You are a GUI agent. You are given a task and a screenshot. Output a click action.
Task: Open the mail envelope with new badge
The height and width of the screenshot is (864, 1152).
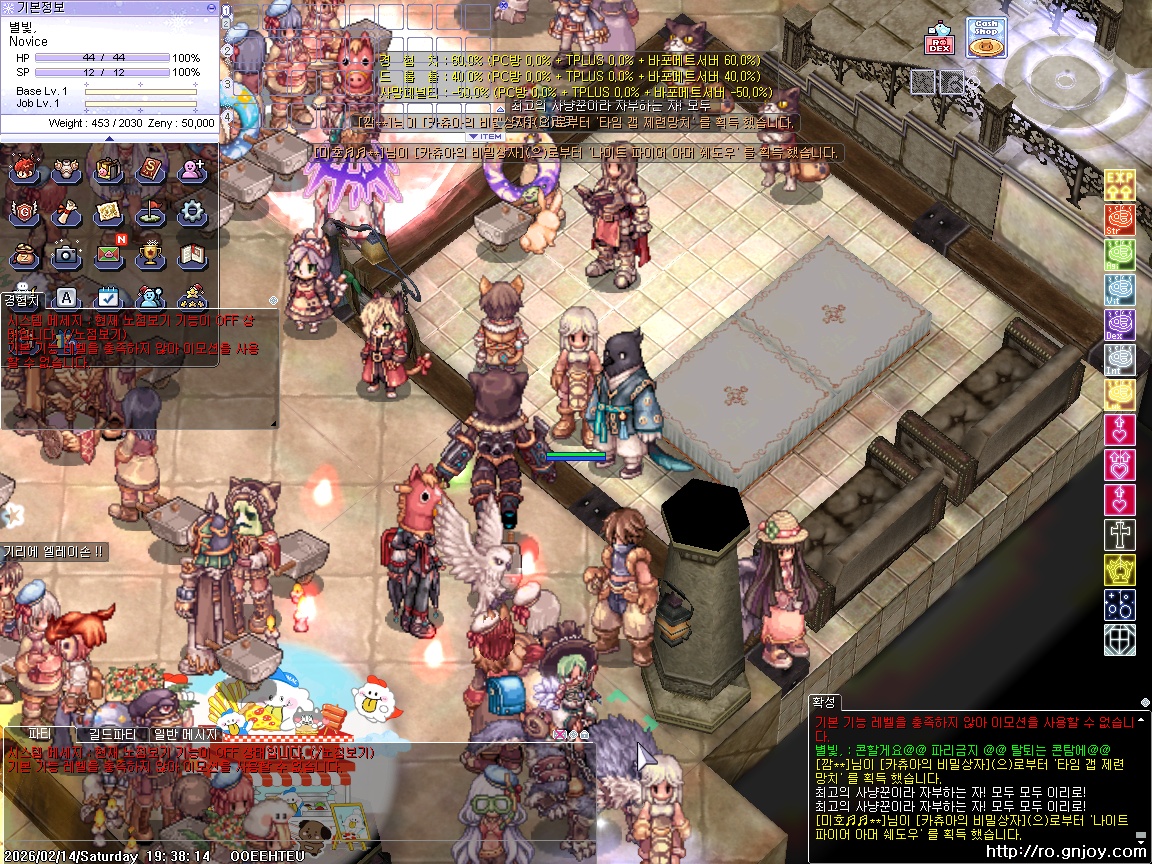108,254
